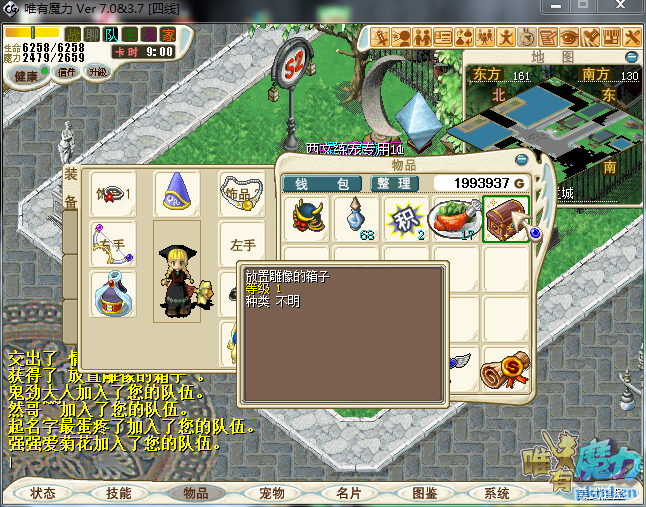Open the 宠物 pet menu
The width and height of the screenshot is (646, 507).
tap(271, 493)
